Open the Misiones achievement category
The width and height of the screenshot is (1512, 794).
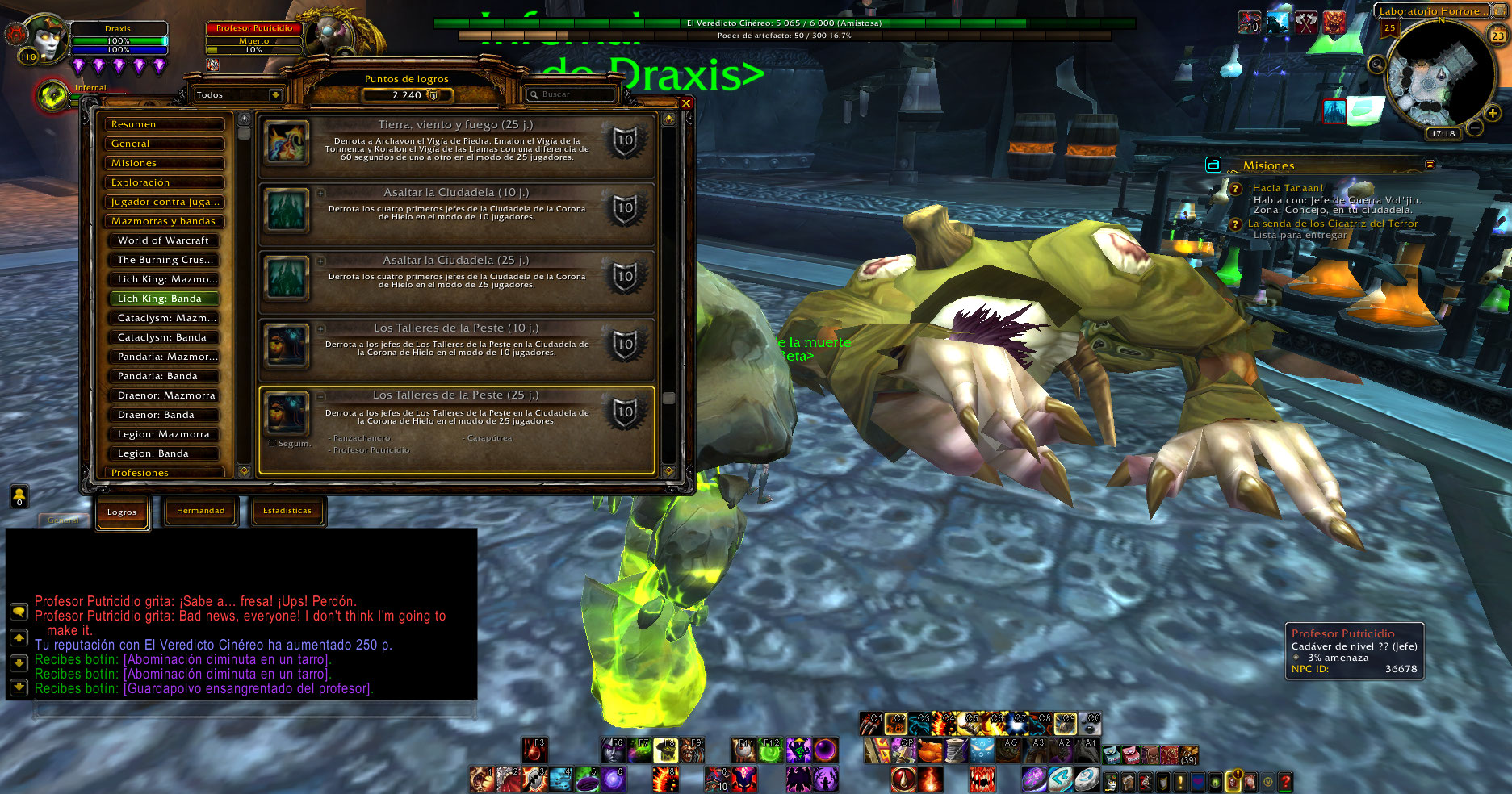164,163
